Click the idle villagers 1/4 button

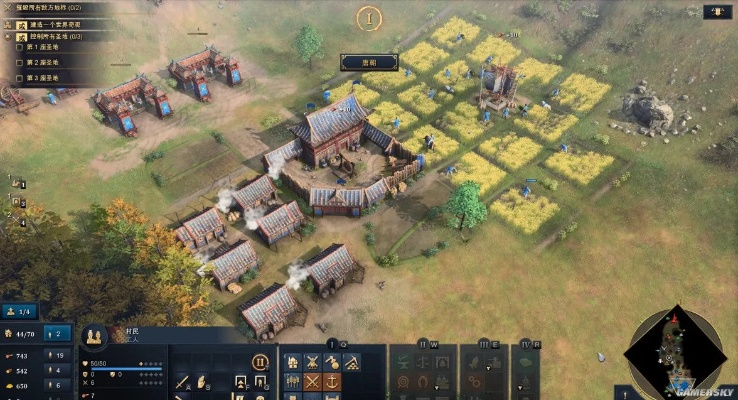pyautogui.click(x=23, y=311)
